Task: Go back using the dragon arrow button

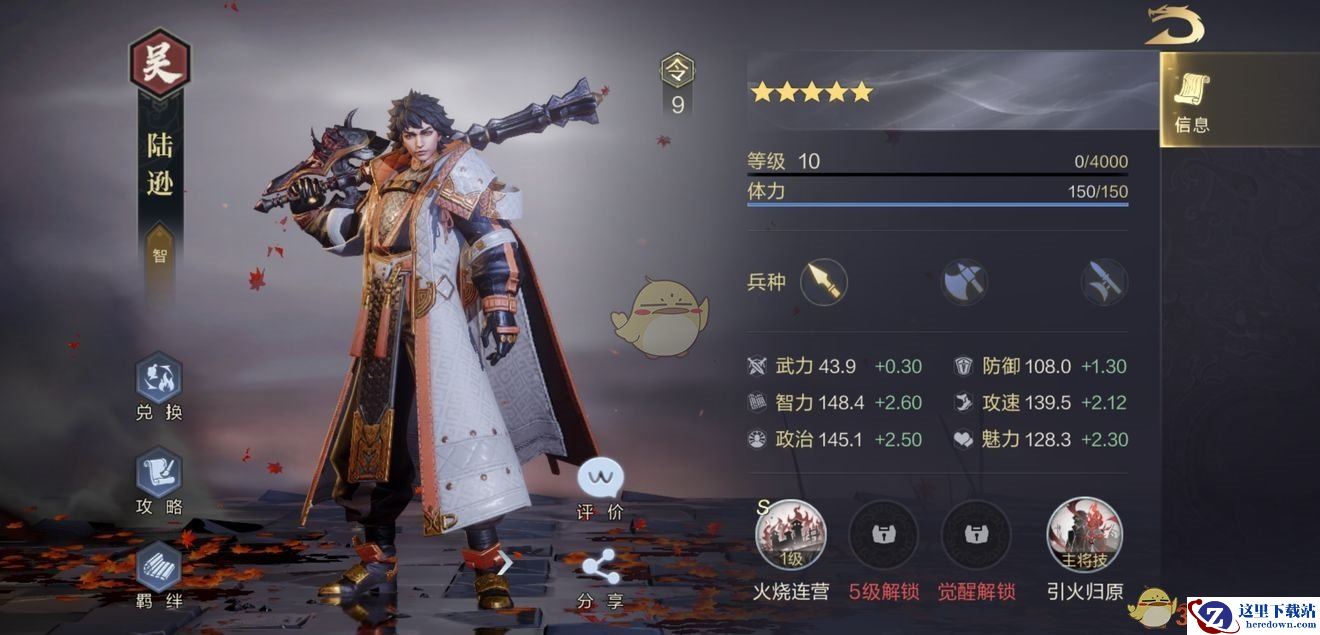Action: click(x=1176, y=26)
